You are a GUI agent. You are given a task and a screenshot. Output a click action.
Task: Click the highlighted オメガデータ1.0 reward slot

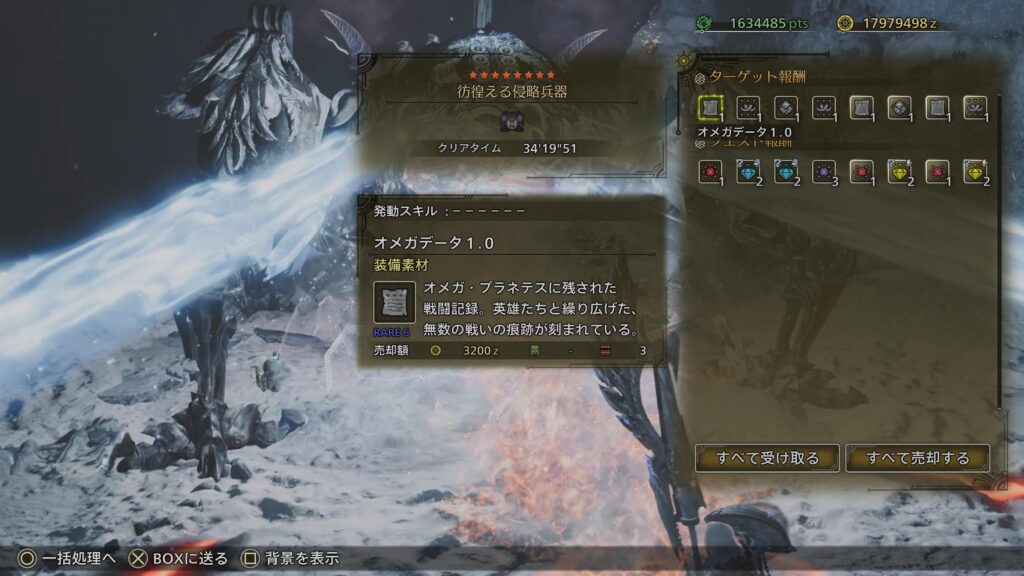click(712, 108)
